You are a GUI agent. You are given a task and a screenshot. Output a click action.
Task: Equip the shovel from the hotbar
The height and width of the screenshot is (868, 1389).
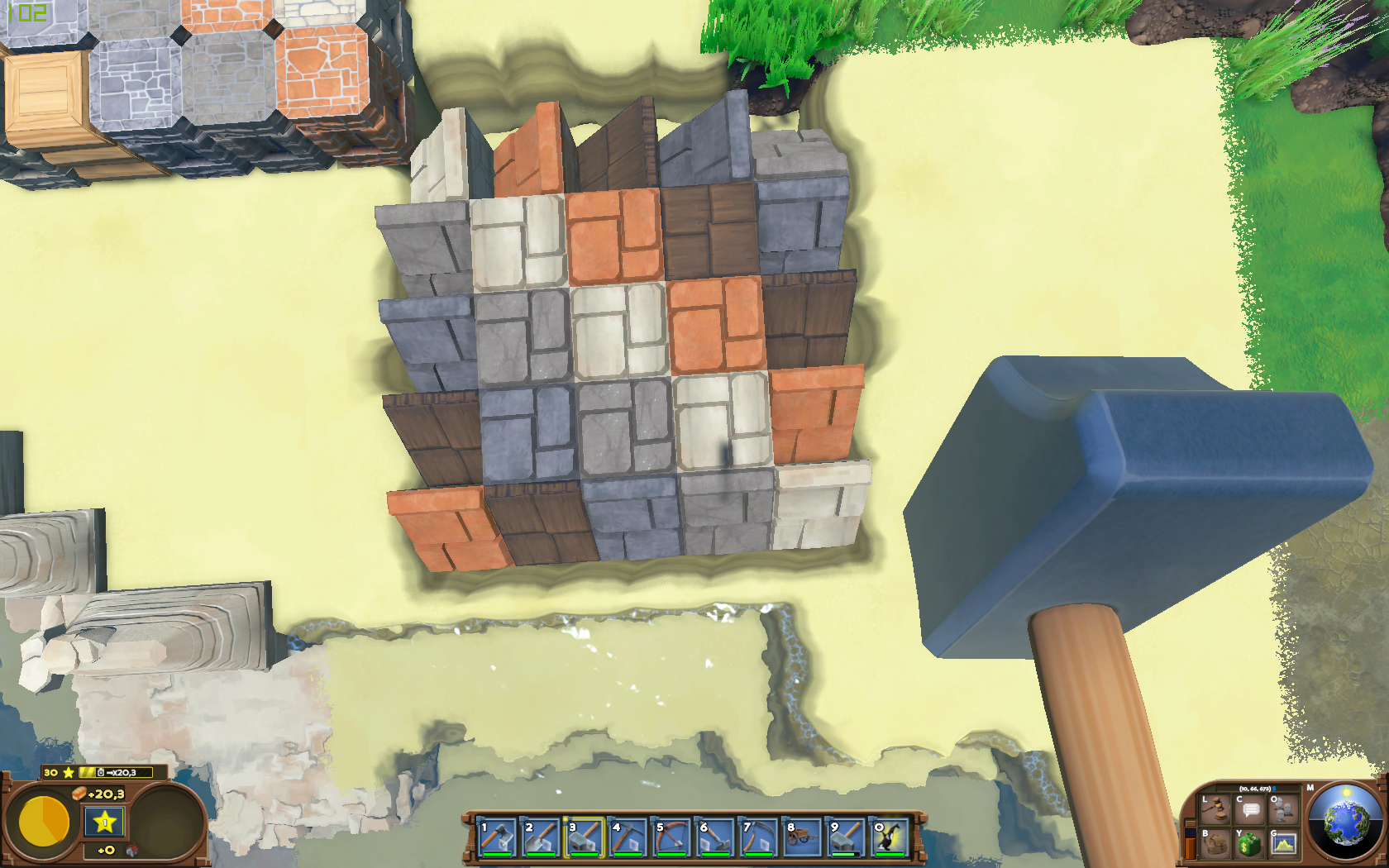541,837
